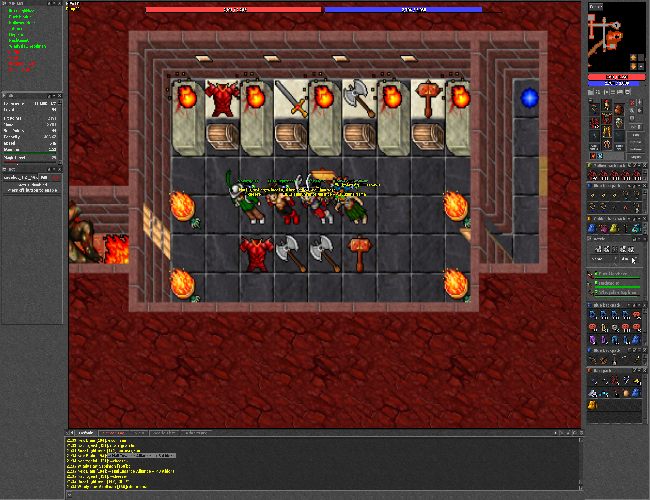Click the minimap in the corner

pyautogui.click(x=609, y=42)
